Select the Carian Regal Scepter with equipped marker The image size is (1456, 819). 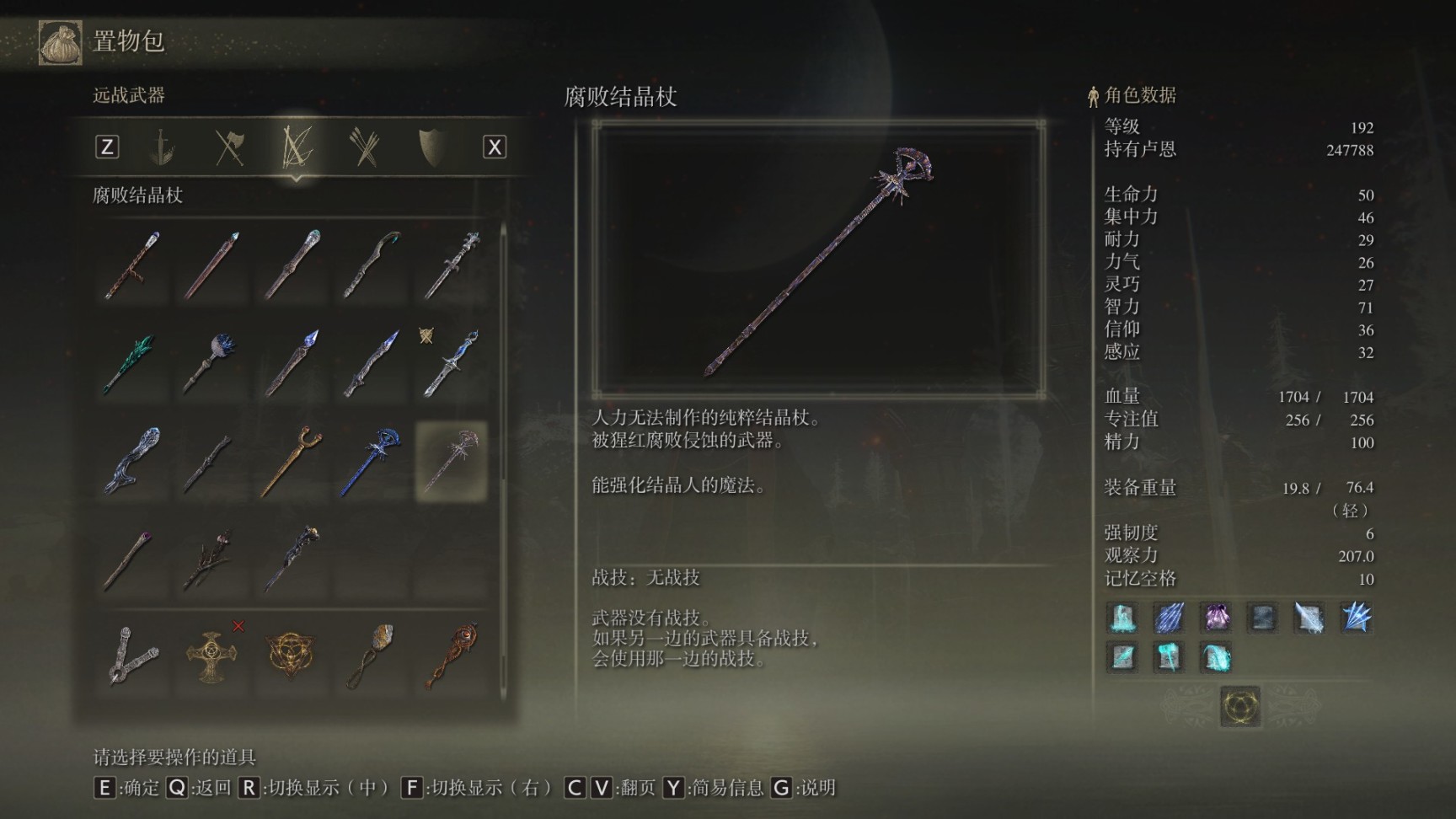452,363
